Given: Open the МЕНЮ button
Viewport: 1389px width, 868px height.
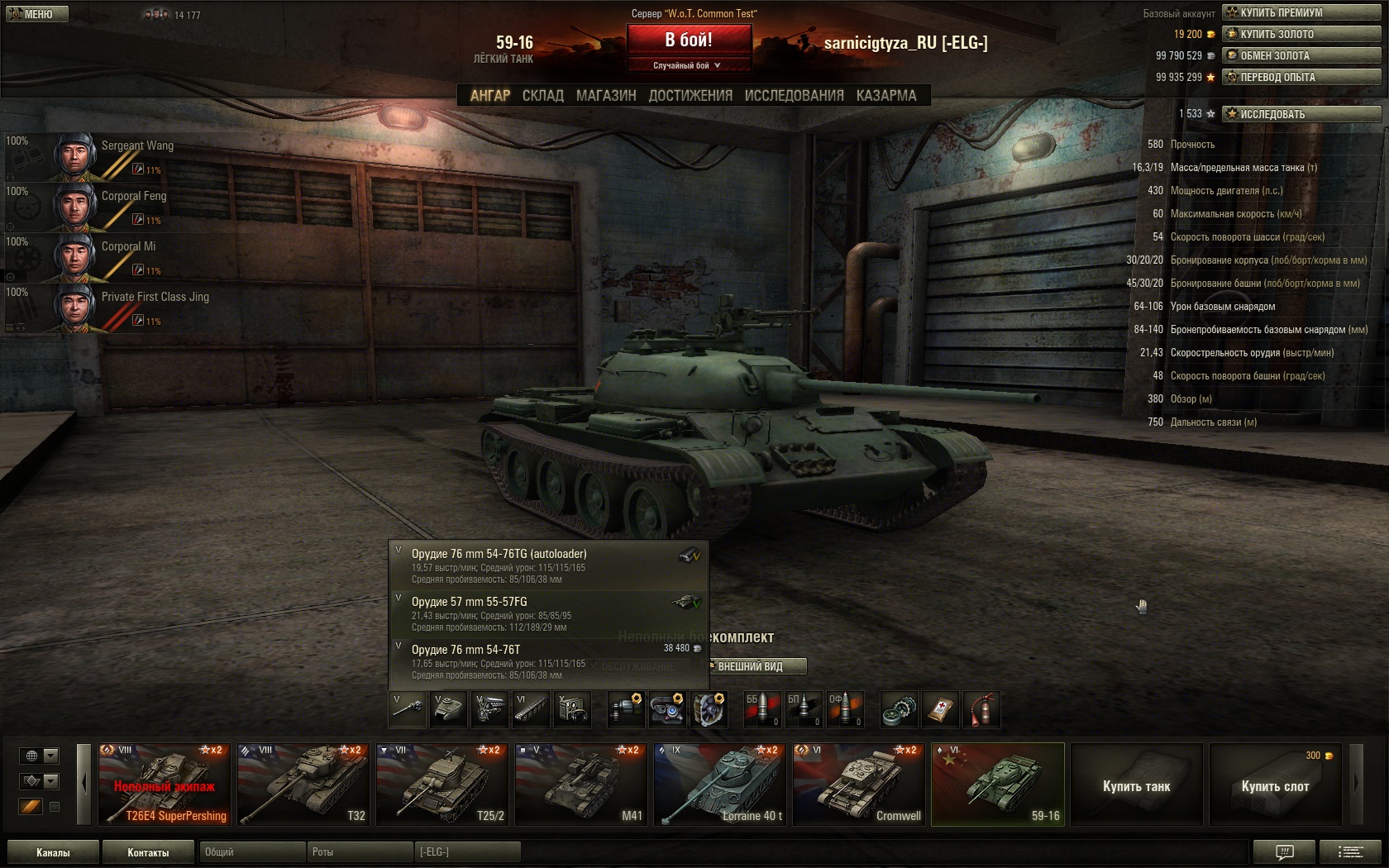Looking at the screenshot, I should 36,14.
